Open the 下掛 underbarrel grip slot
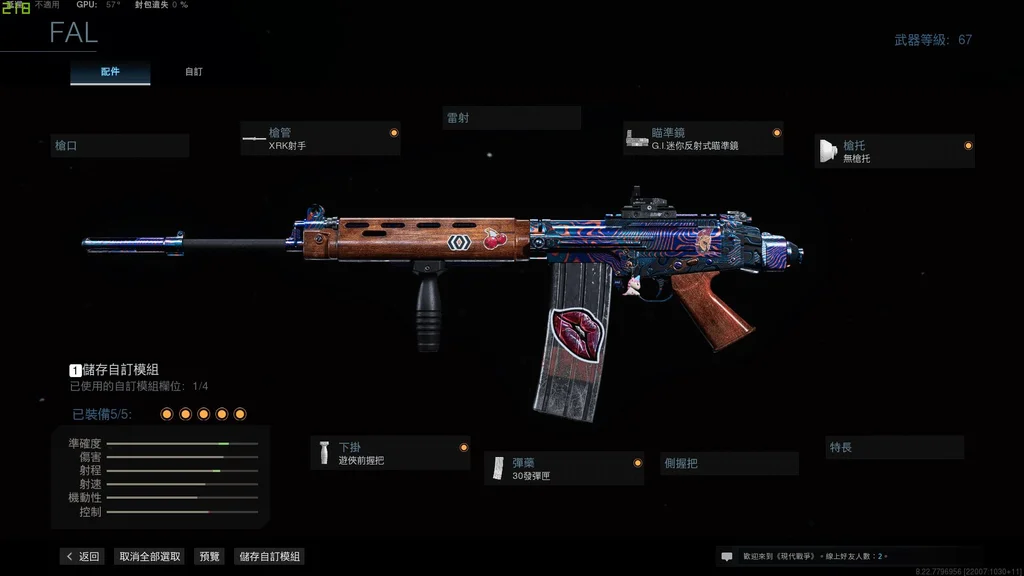This screenshot has height=576, width=1024. tap(390, 453)
